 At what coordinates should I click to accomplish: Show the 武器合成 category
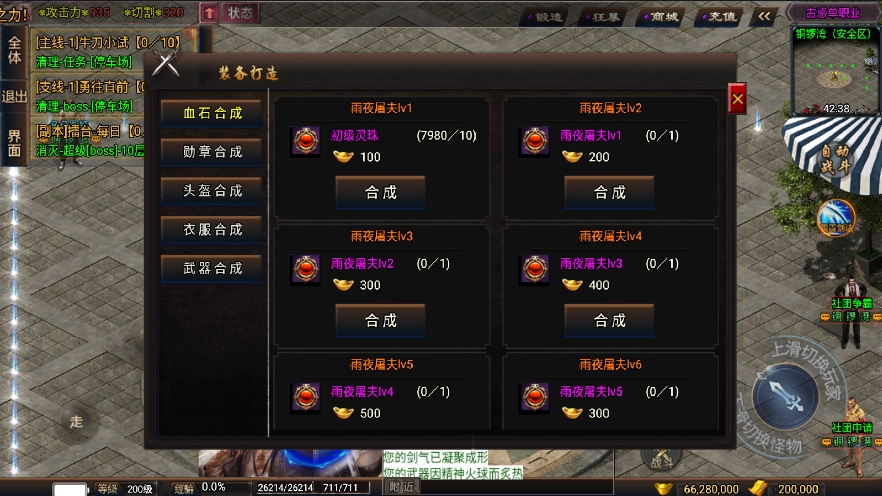(212, 268)
